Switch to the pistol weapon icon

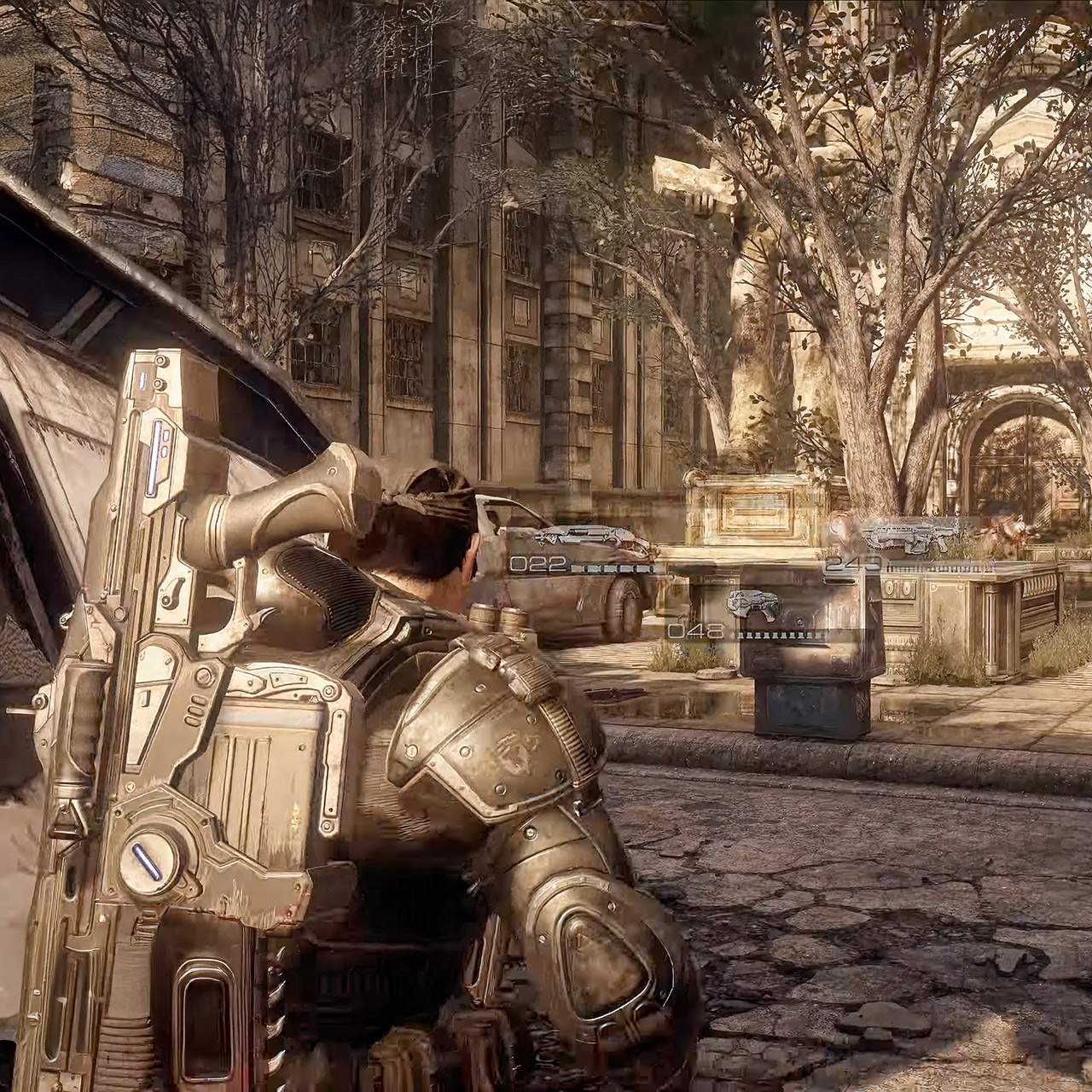point(754,604)
